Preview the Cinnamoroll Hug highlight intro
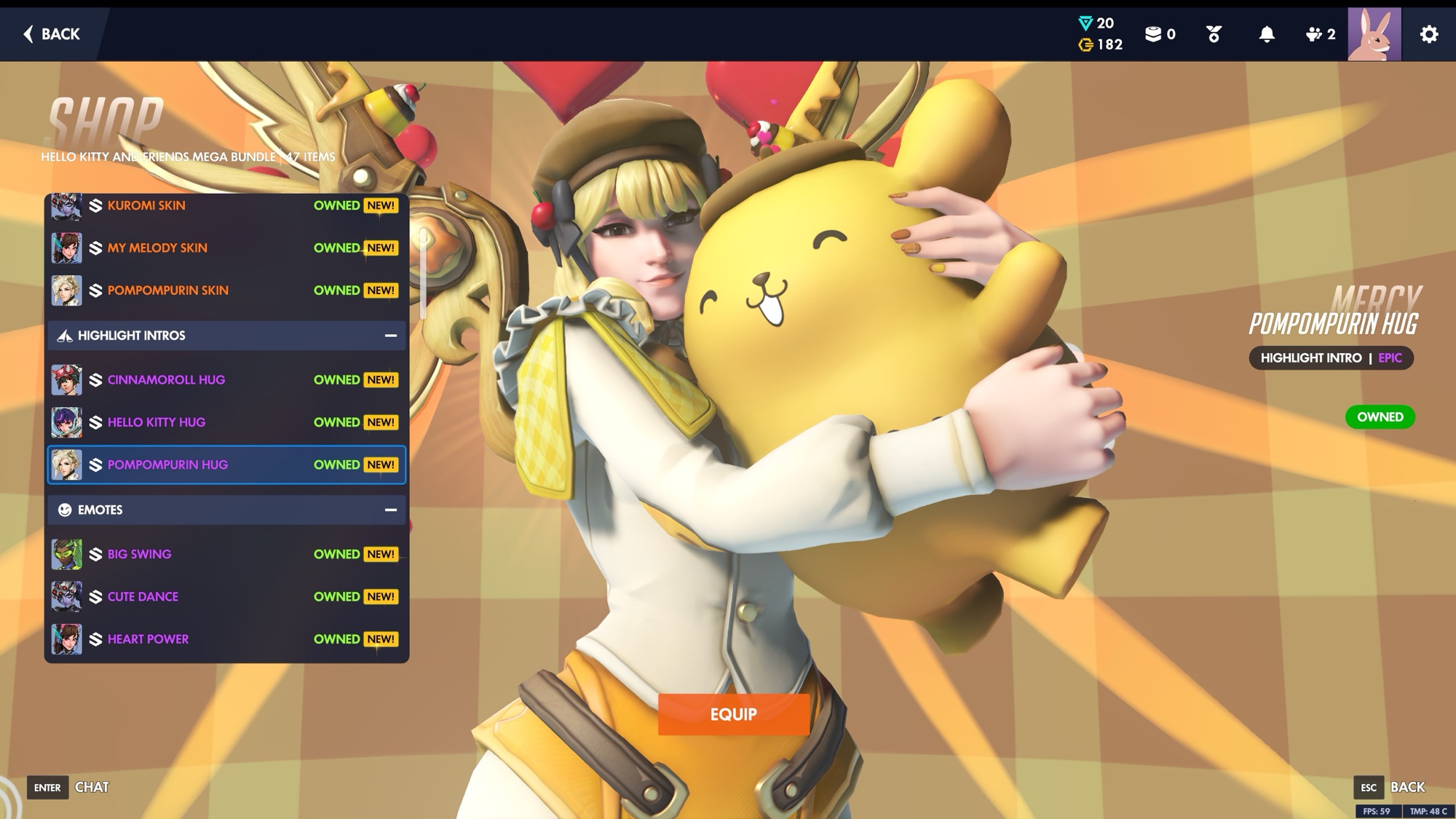The width and height of the screenshot is (1456, 819). coord(226,380)
